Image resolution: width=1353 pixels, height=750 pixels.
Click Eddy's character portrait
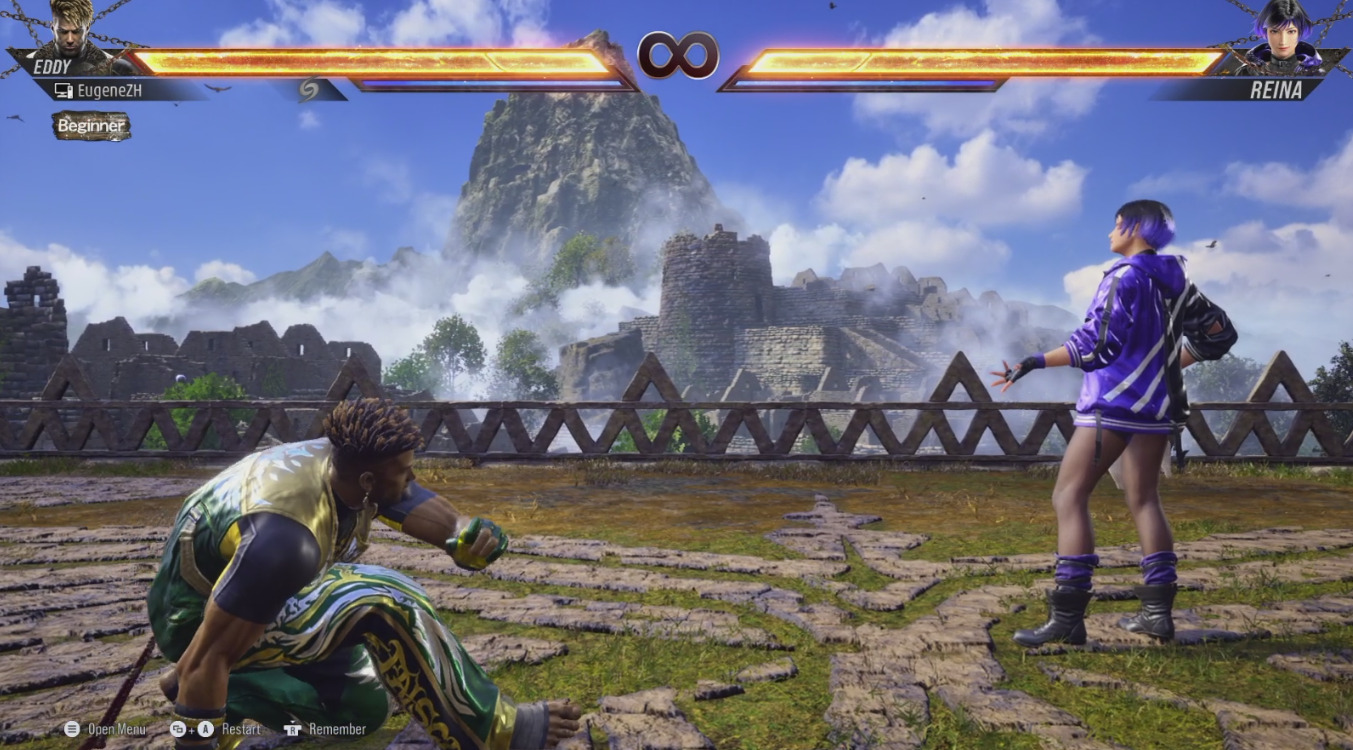tap(72, 32)
